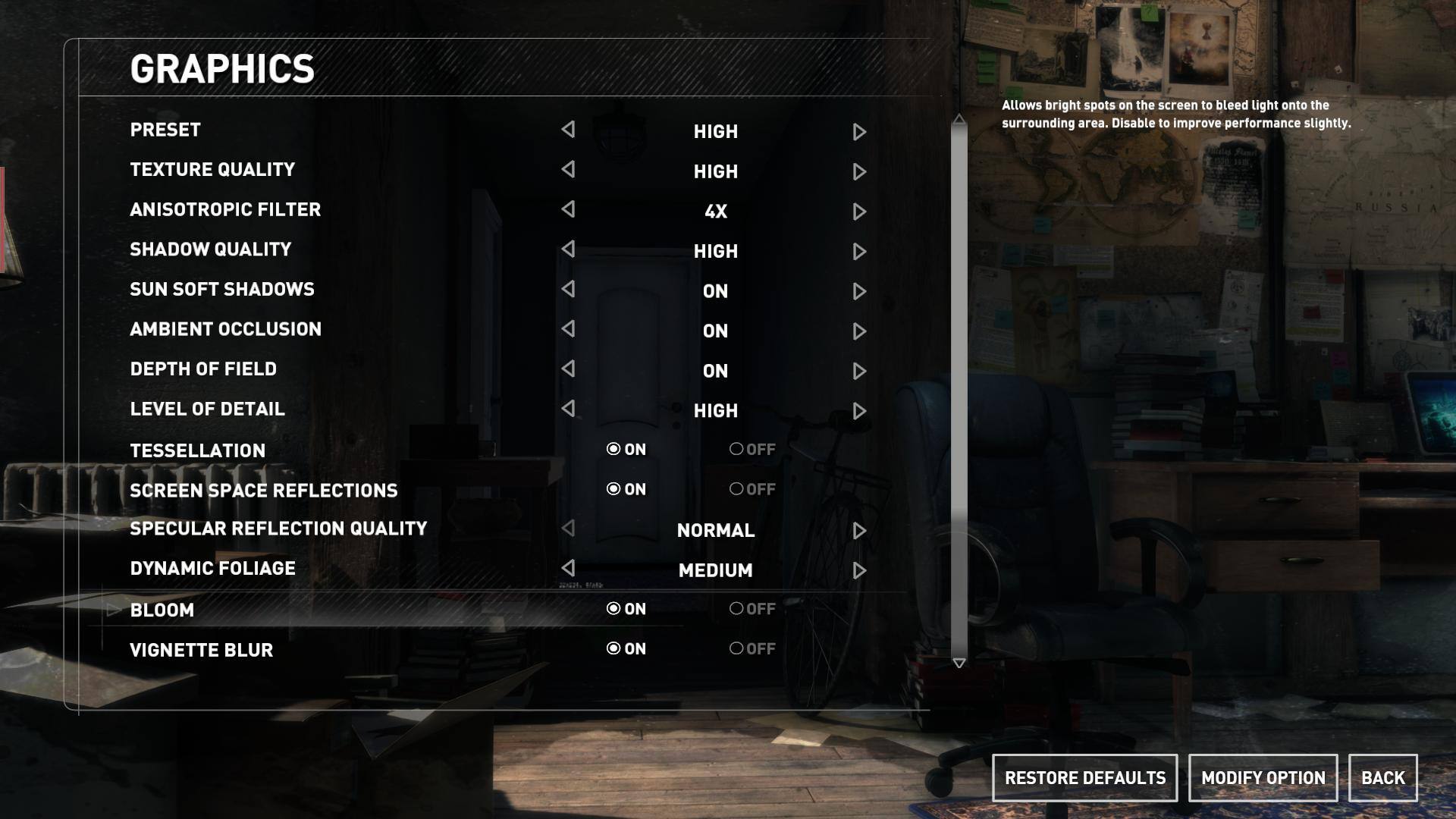Raise Preset with its right arrow
The width and height of the screenshot is (1456, 819).
859,132
